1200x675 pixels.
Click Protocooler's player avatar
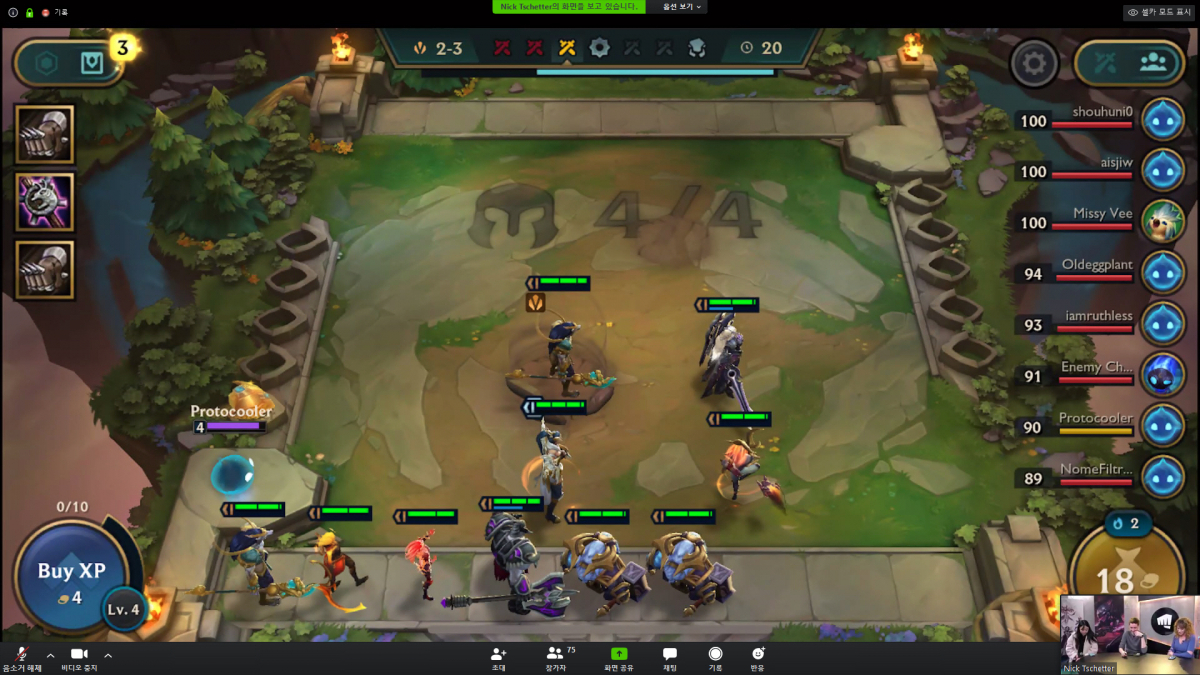1163,426
